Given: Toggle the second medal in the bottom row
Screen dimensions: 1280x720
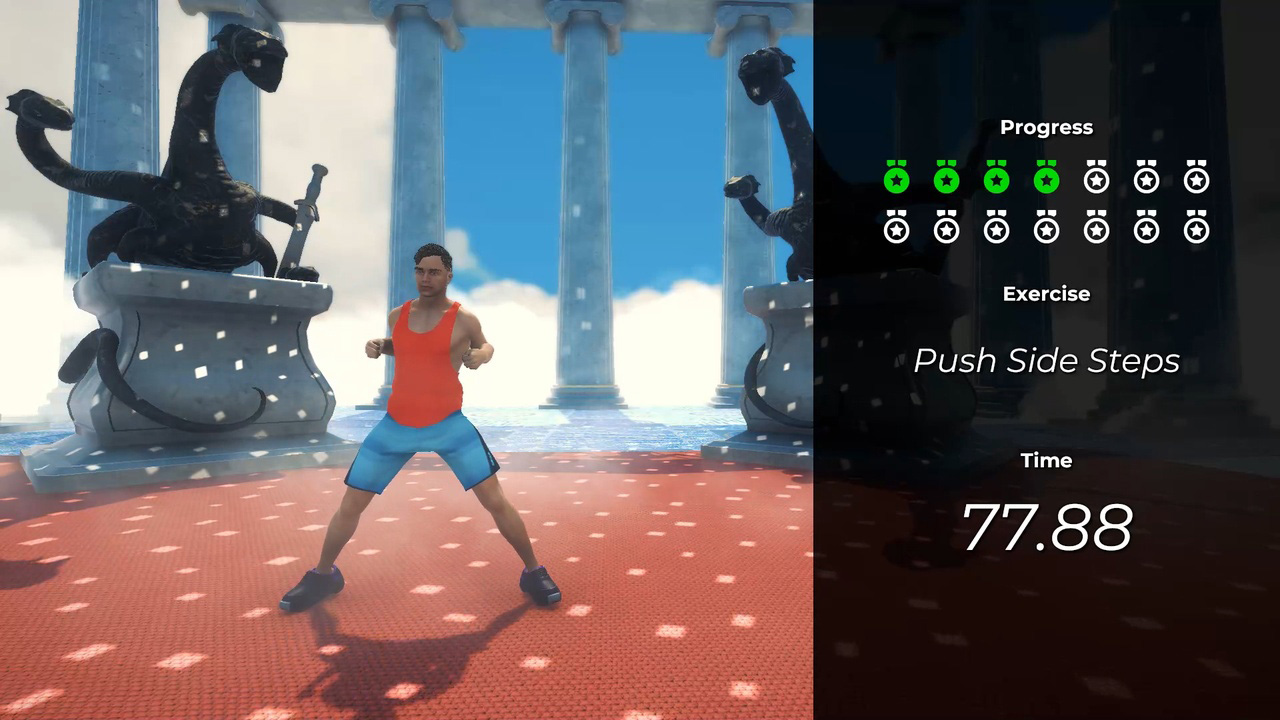Looking at the screenshot, I should coord(946,229).
